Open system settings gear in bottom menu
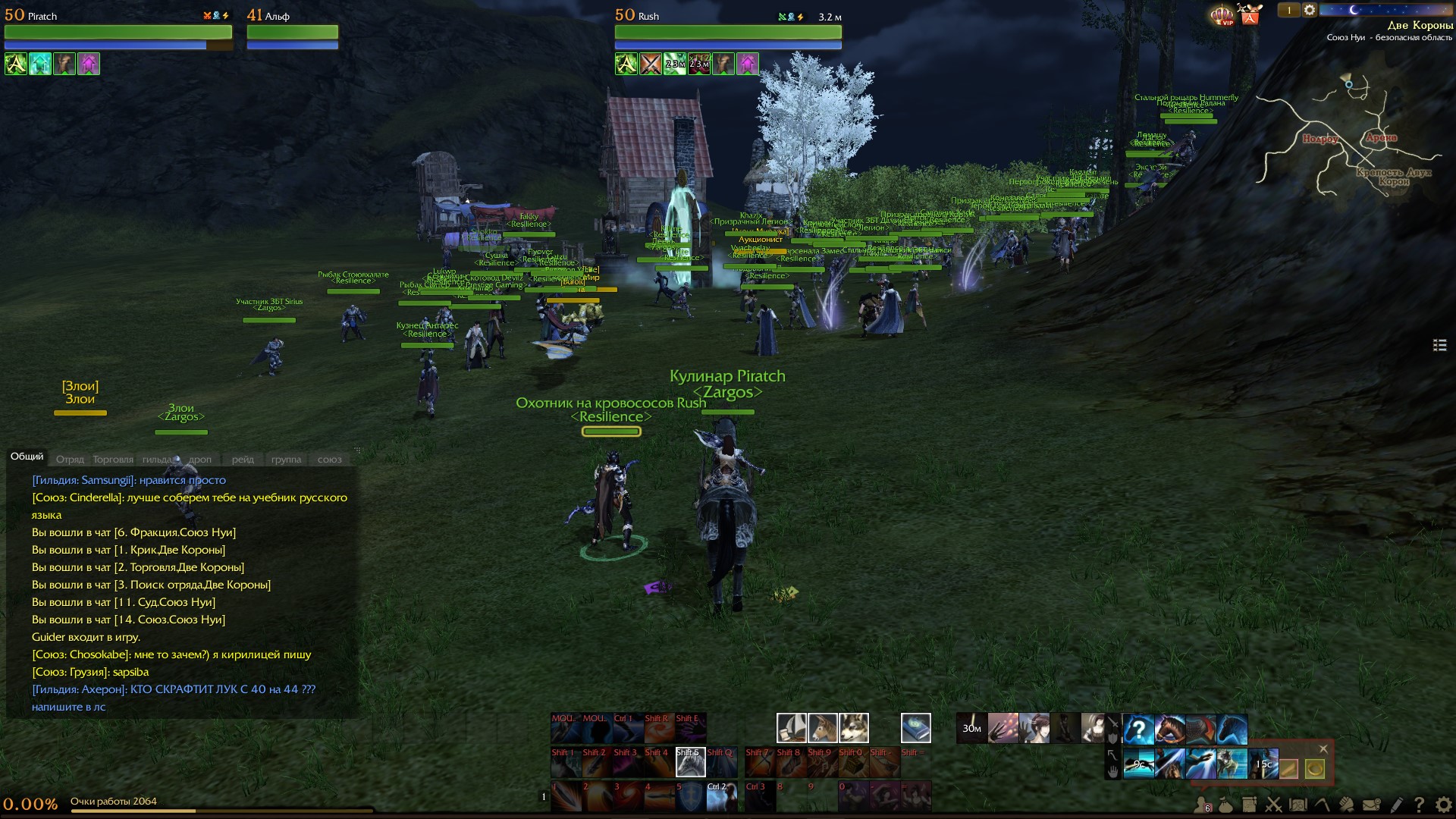Viewport: 1456px width, 819px height. (x=1443, y=805)
